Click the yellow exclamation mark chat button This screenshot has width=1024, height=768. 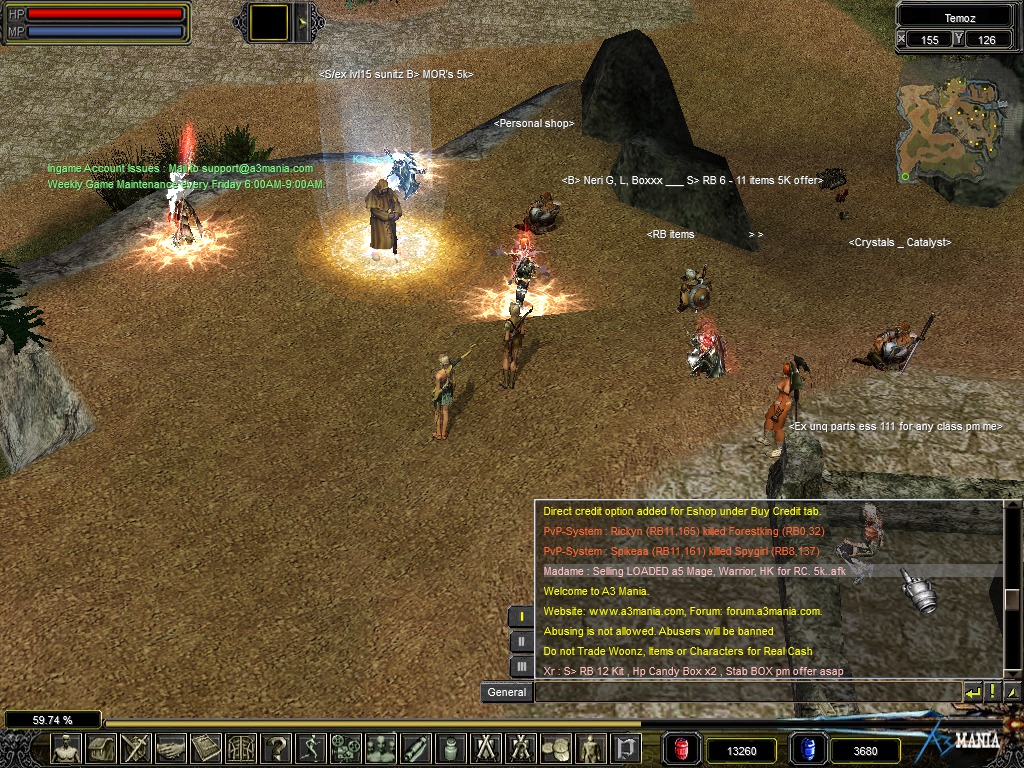coord(993,692)
